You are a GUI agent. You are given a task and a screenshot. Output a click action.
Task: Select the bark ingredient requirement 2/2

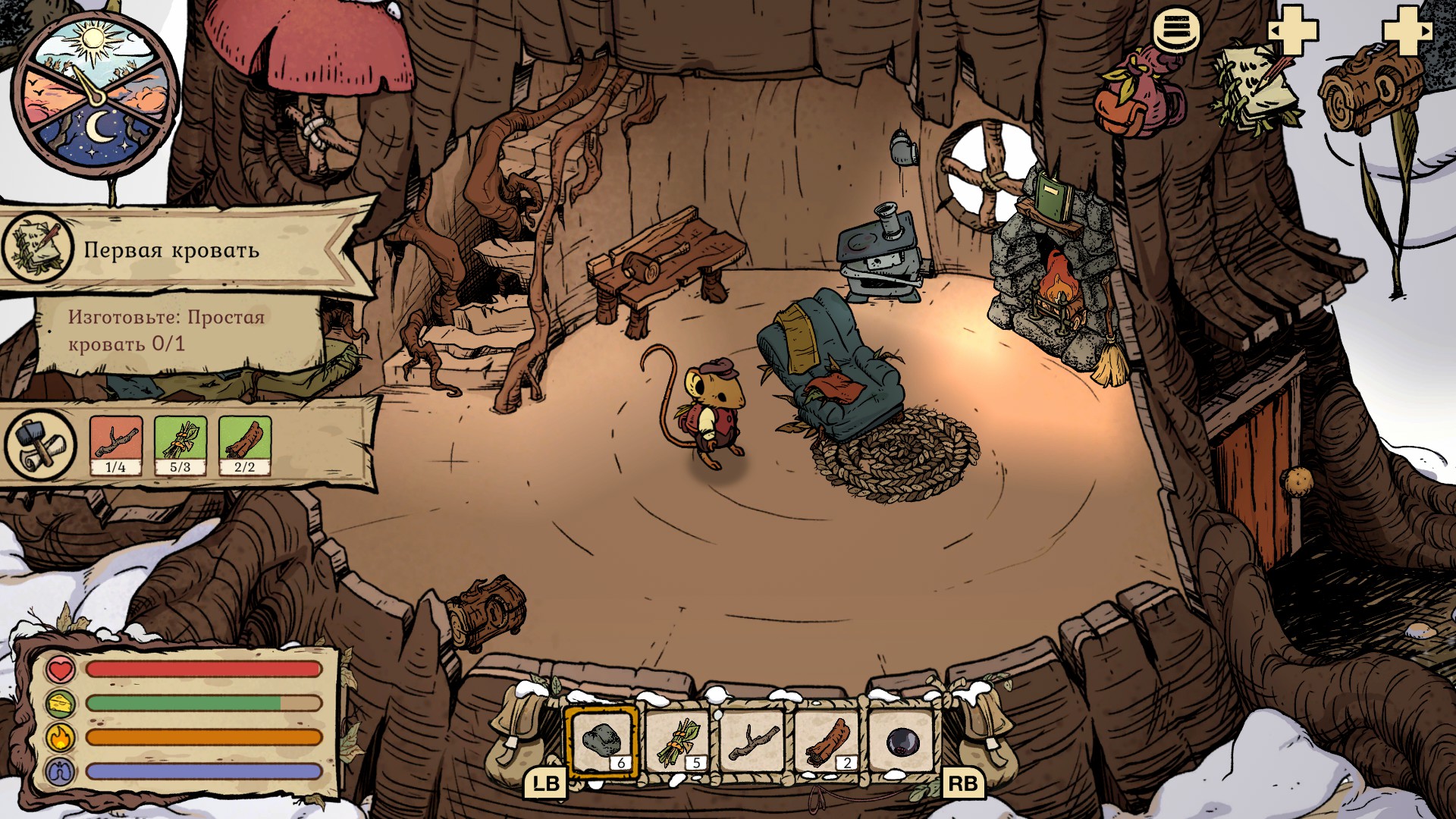point(244,445)
